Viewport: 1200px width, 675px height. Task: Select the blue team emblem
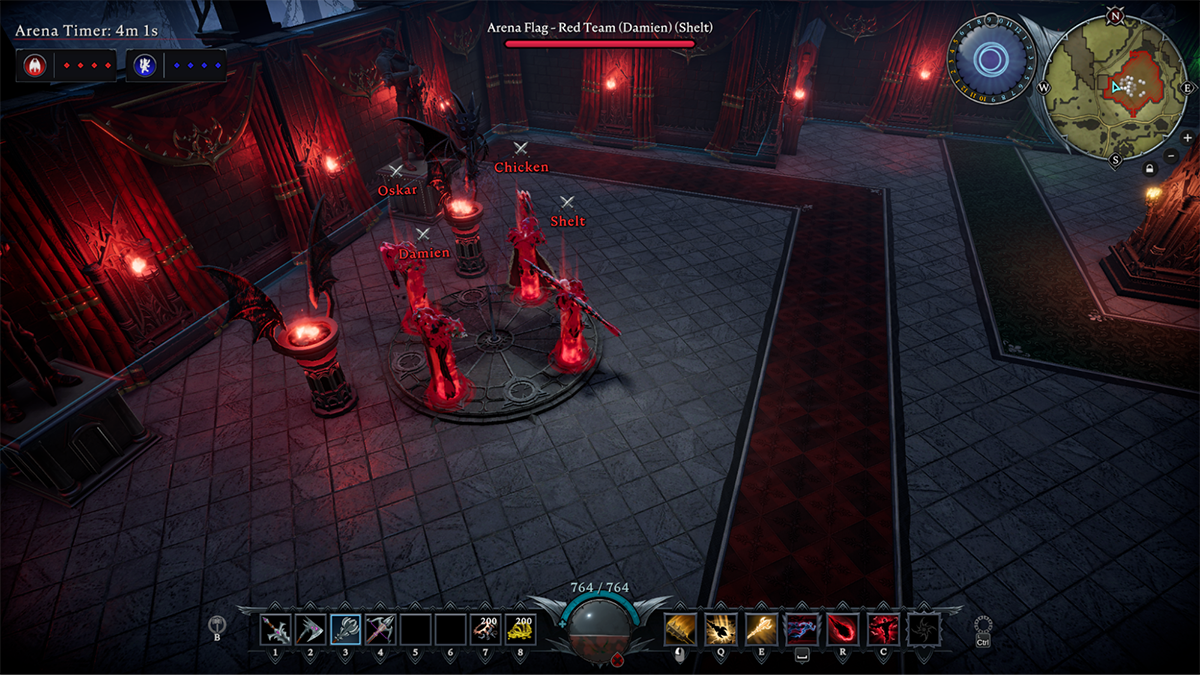pyautogui.click(x=143, y=65)
